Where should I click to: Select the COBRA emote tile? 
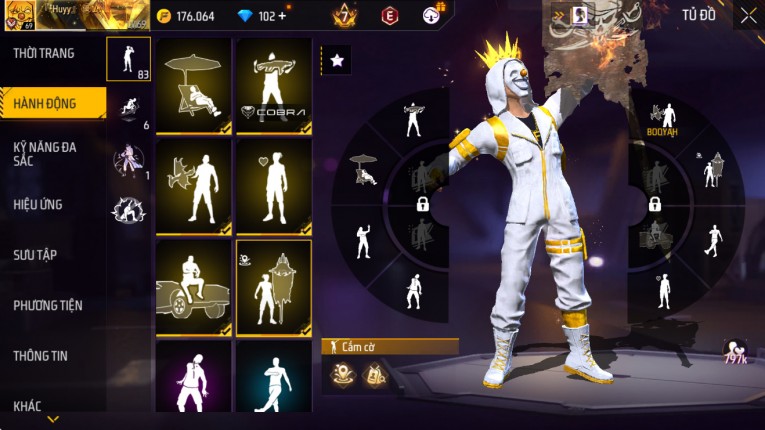(273, 86)
